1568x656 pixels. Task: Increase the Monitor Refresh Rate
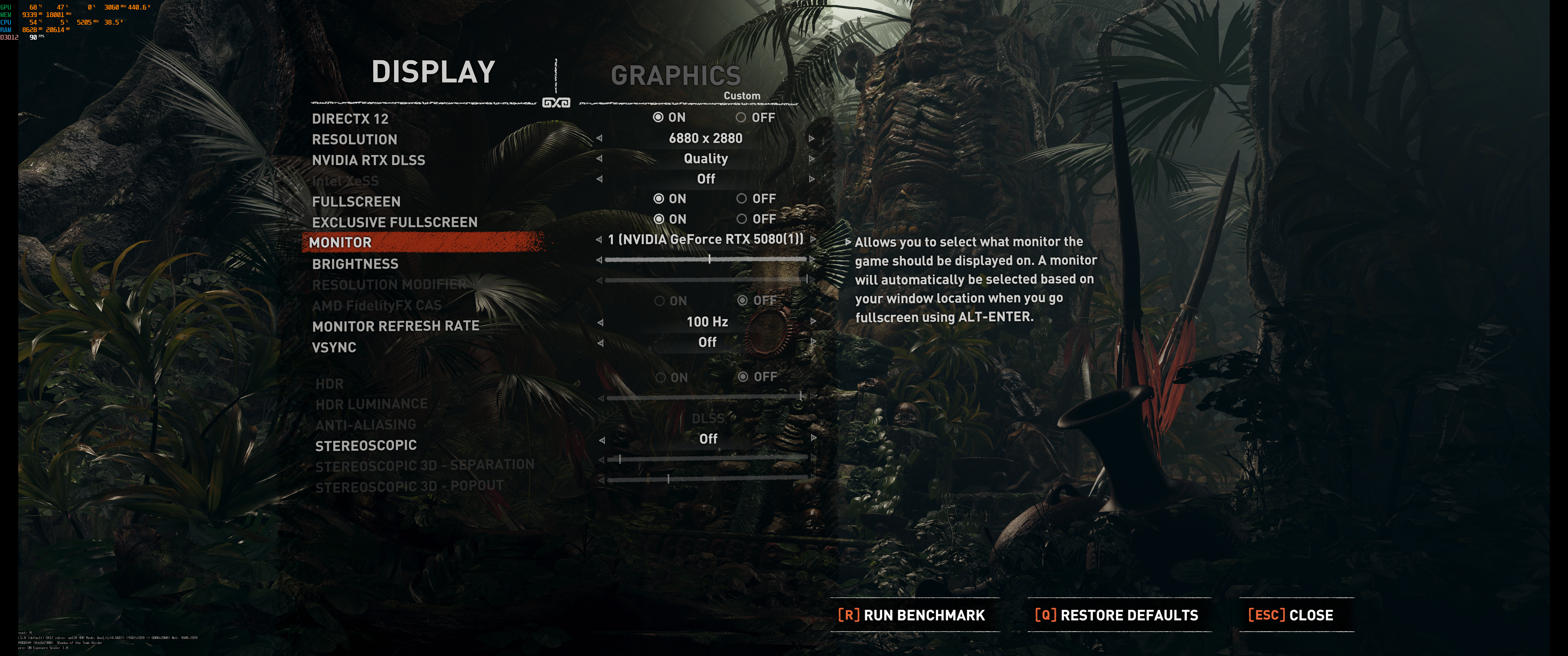point(813,322)
